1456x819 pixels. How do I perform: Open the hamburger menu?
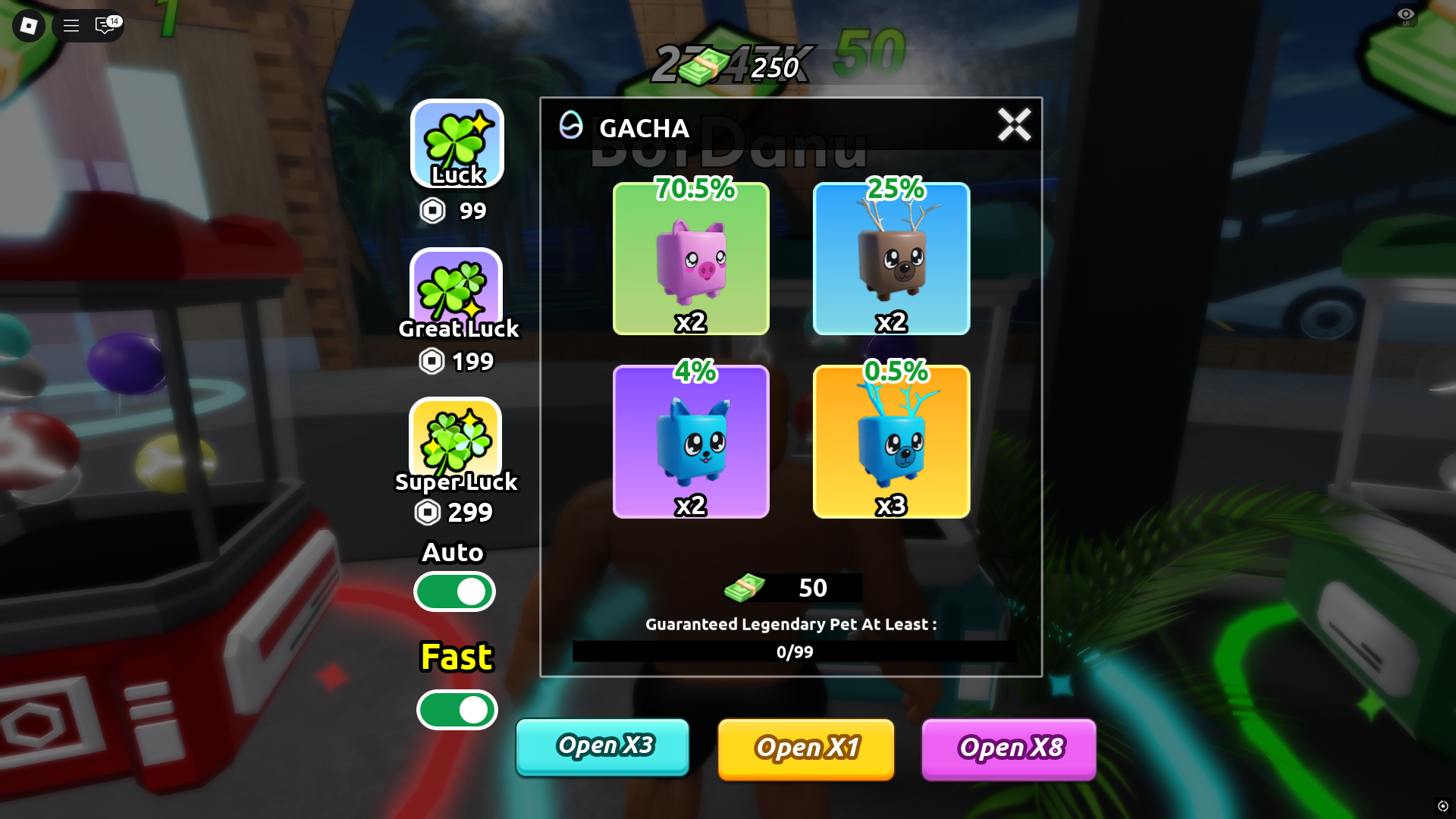71,26
